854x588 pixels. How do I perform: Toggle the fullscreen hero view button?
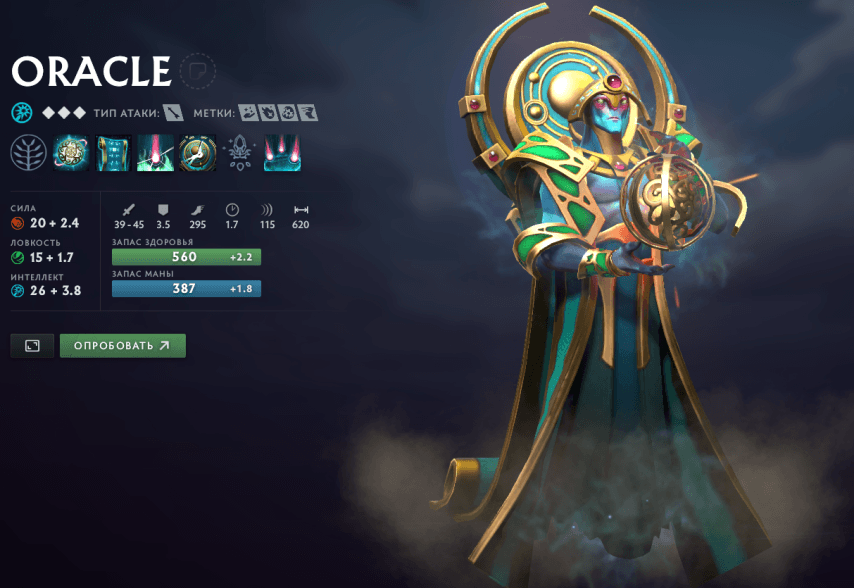(32, 345)
